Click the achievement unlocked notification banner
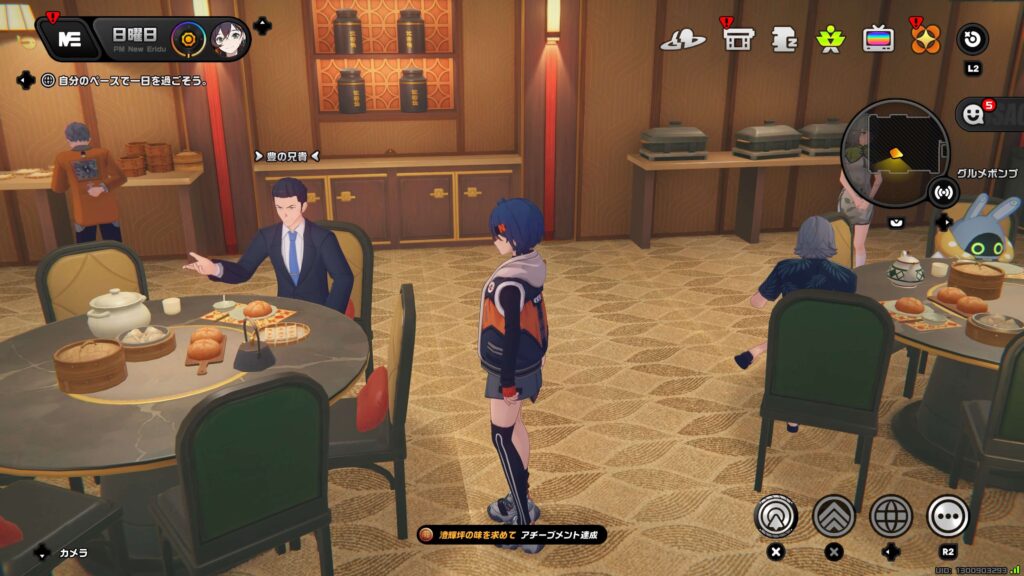This screenshot has width=1024, height=576. [511, 535]
